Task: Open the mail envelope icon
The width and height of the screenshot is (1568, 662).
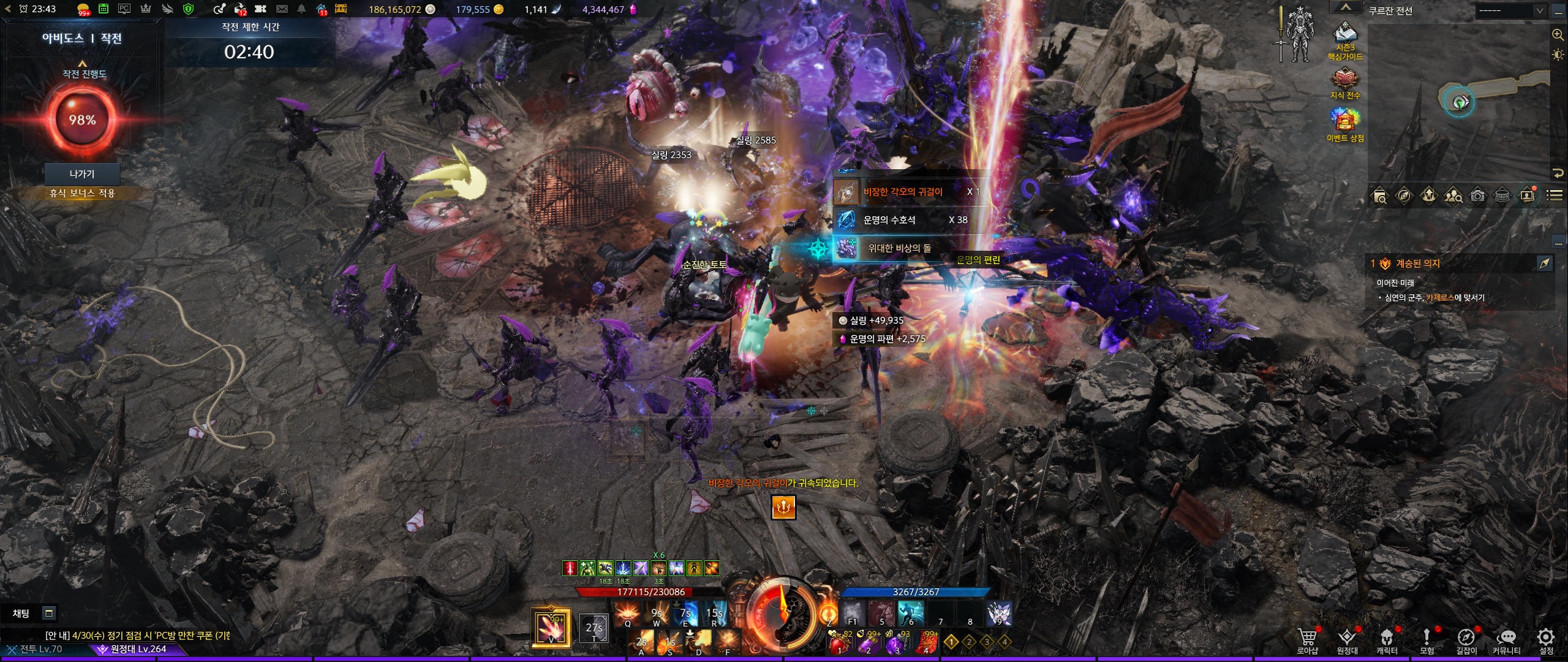Action: coord(282,9)
